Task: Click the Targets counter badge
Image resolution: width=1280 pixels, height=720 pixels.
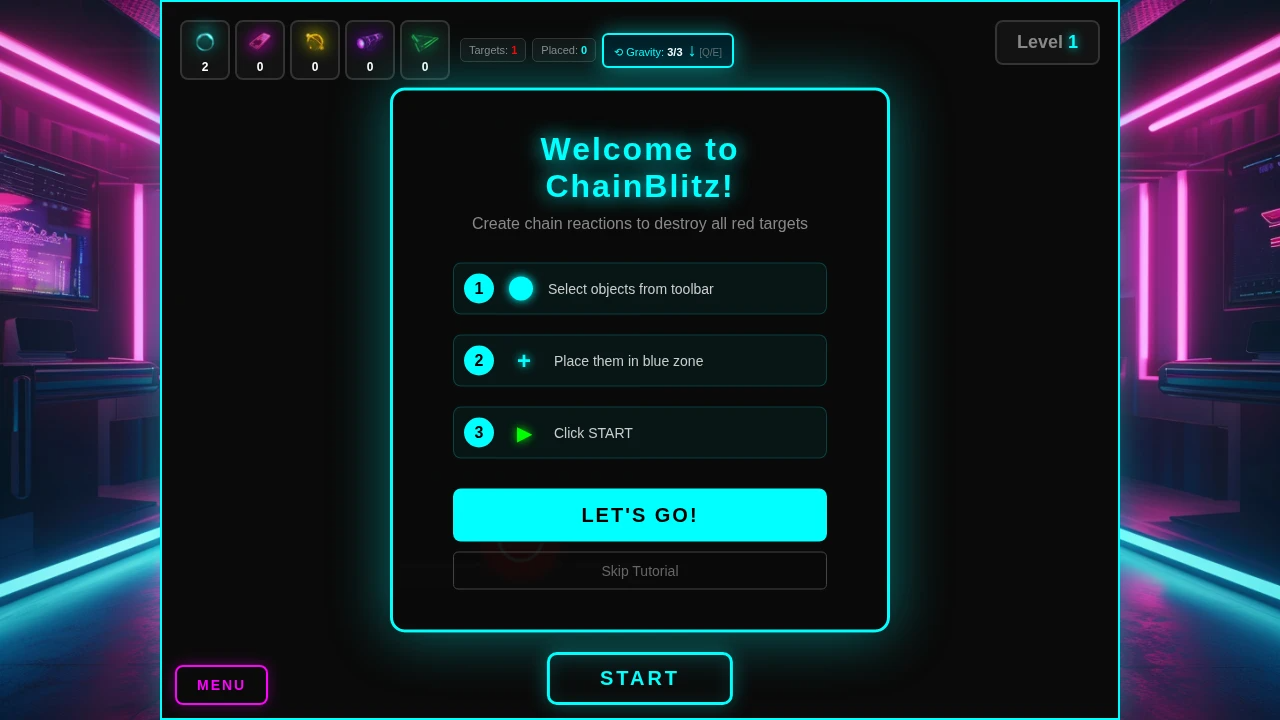Action: click(493, 50)
